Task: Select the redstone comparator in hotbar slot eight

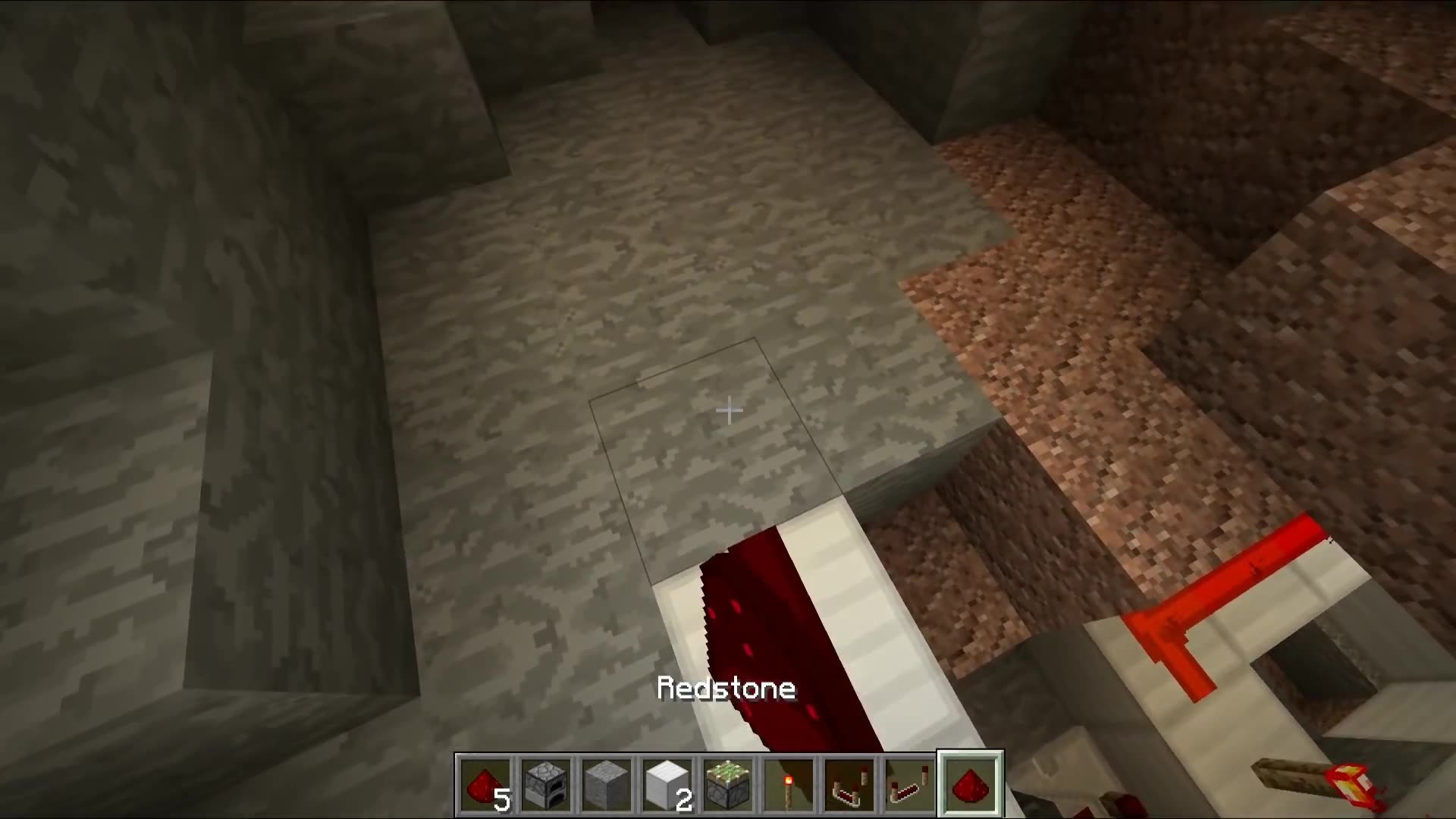Action: click(x=910, y=785)
